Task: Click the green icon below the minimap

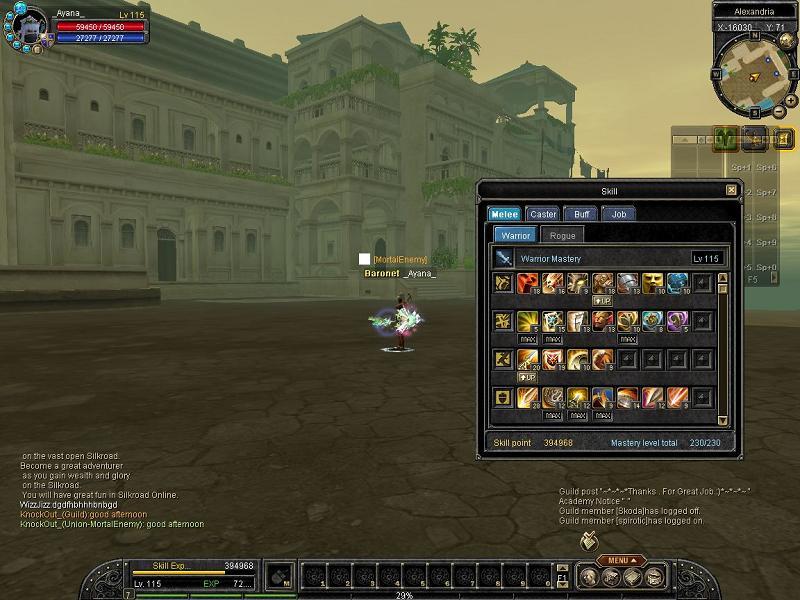Action: tap(727, 138)
